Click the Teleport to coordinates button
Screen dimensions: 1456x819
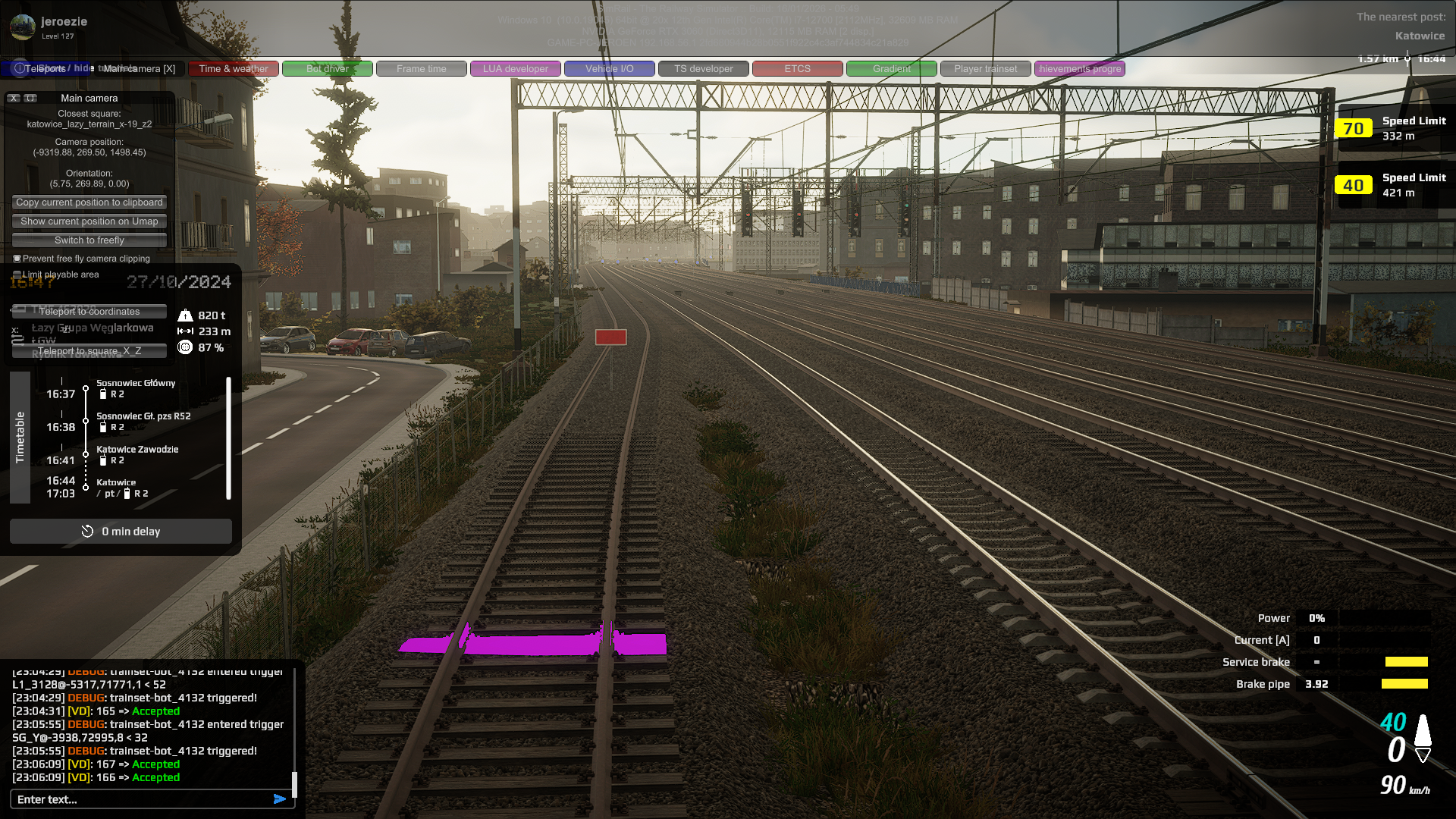pos(89,312)
